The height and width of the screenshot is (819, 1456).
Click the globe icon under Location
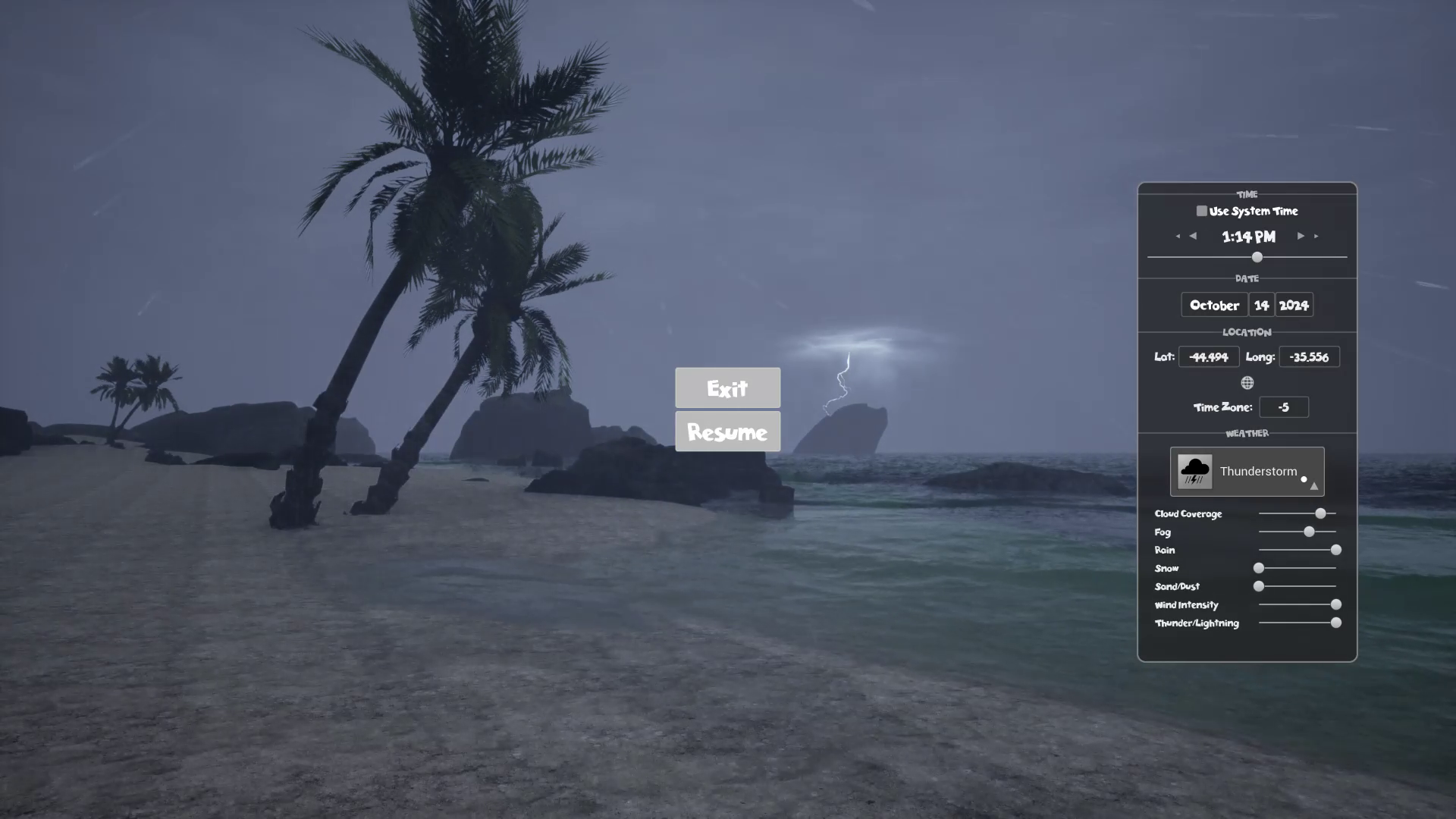coord(1247,382)
